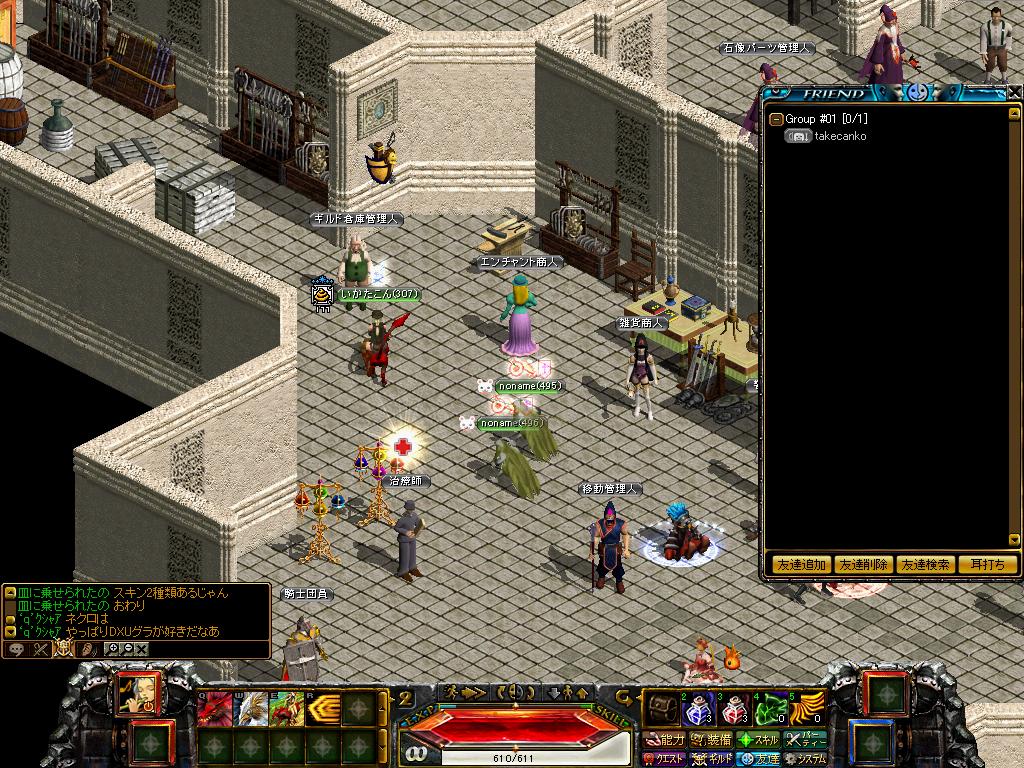The height and width of the screenshot is (768, 1024).
Task: Open the スキル skill menu
Action: point(758,740)
